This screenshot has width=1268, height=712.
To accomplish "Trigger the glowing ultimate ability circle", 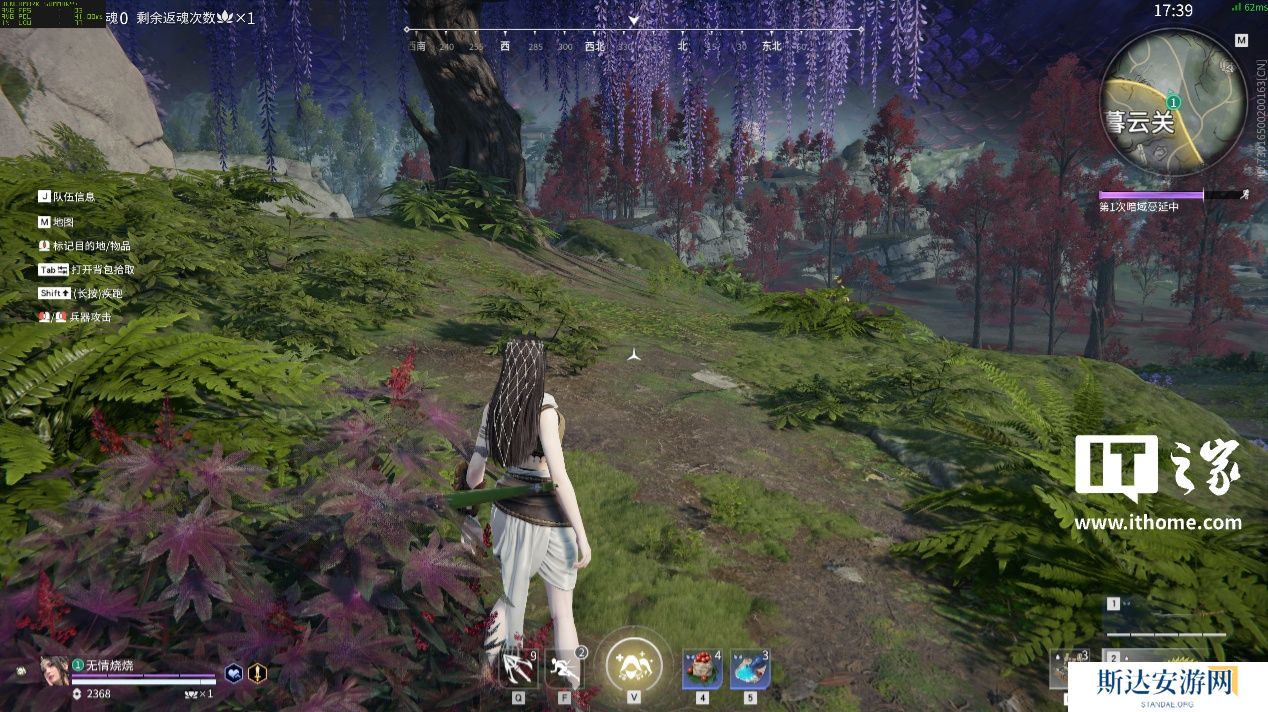I will 634,664.
